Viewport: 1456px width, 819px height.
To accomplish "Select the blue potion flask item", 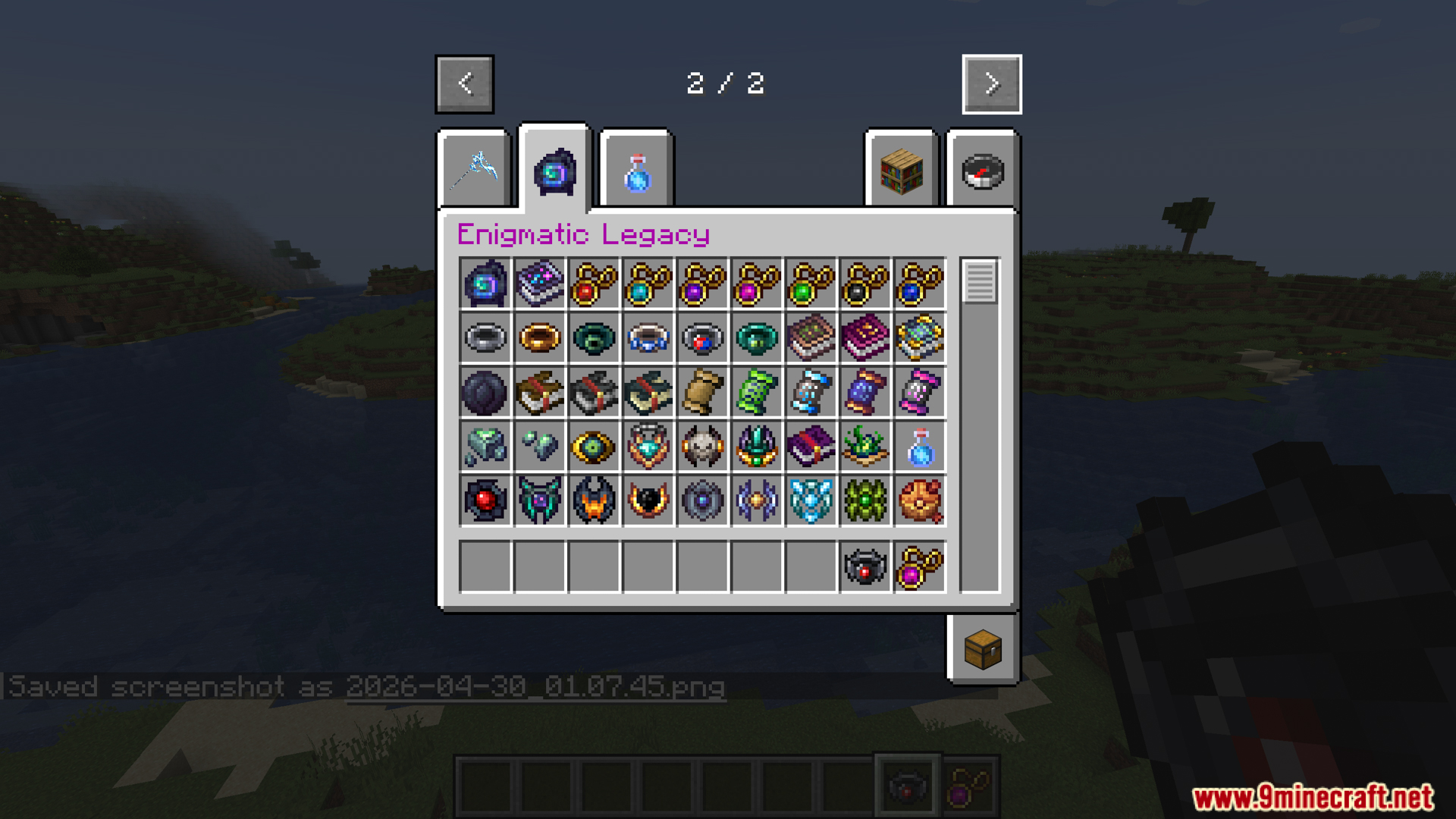I will tap(919, 447).
